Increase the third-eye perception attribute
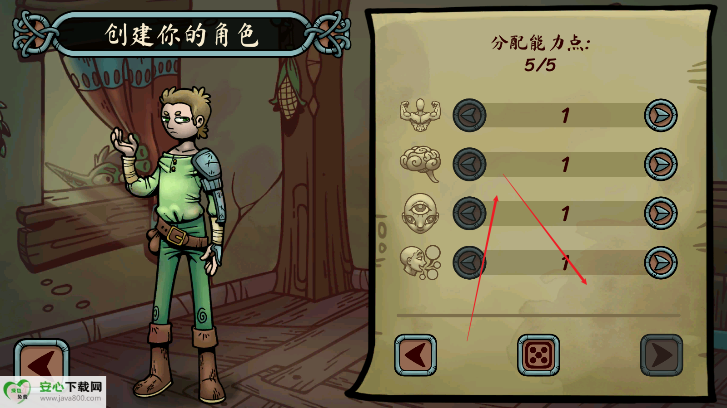The height and width of the screenshot is (408, 727). tap(659, 212)
